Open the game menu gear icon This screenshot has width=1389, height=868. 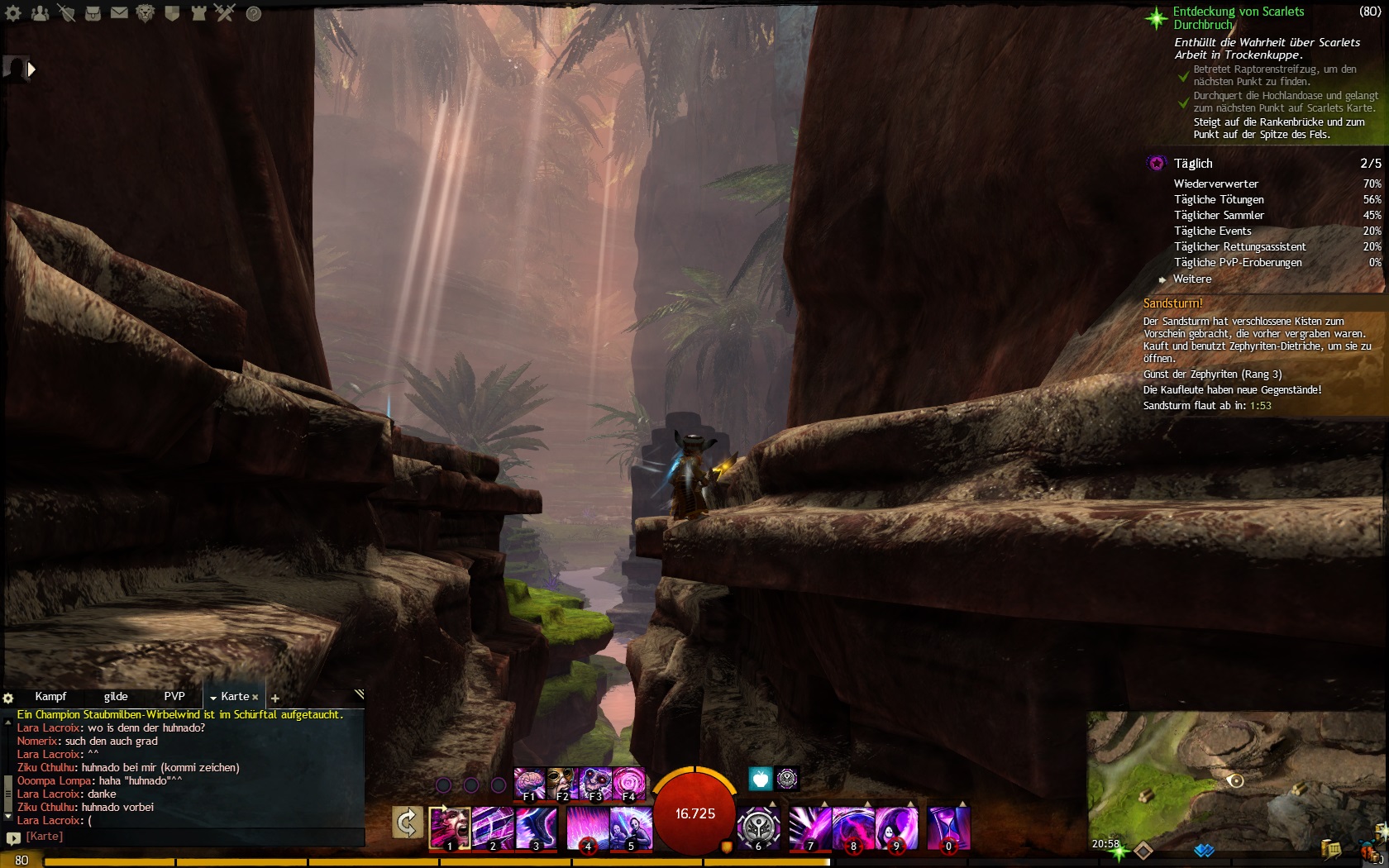click(x=13, y=13)
